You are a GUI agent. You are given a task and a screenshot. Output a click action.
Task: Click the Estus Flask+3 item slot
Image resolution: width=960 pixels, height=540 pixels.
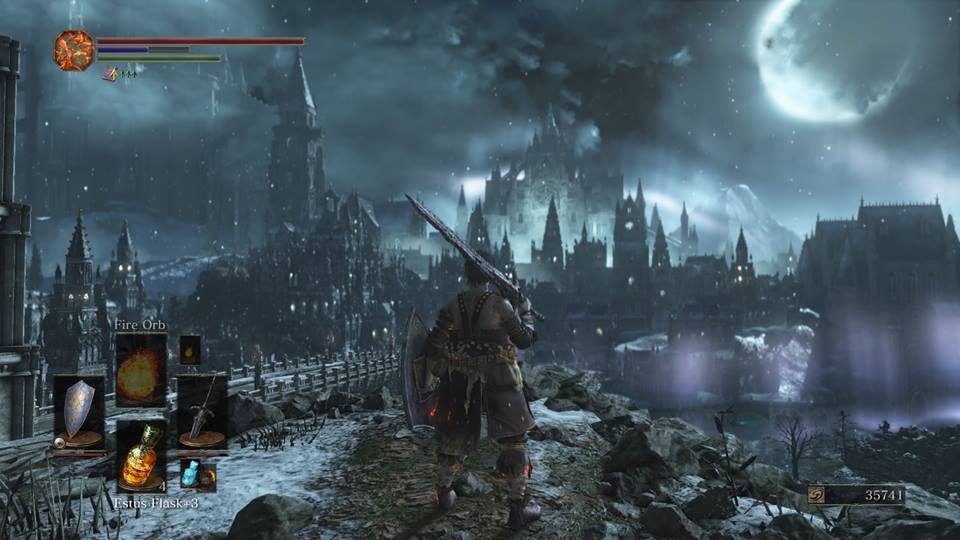(141, 456)
